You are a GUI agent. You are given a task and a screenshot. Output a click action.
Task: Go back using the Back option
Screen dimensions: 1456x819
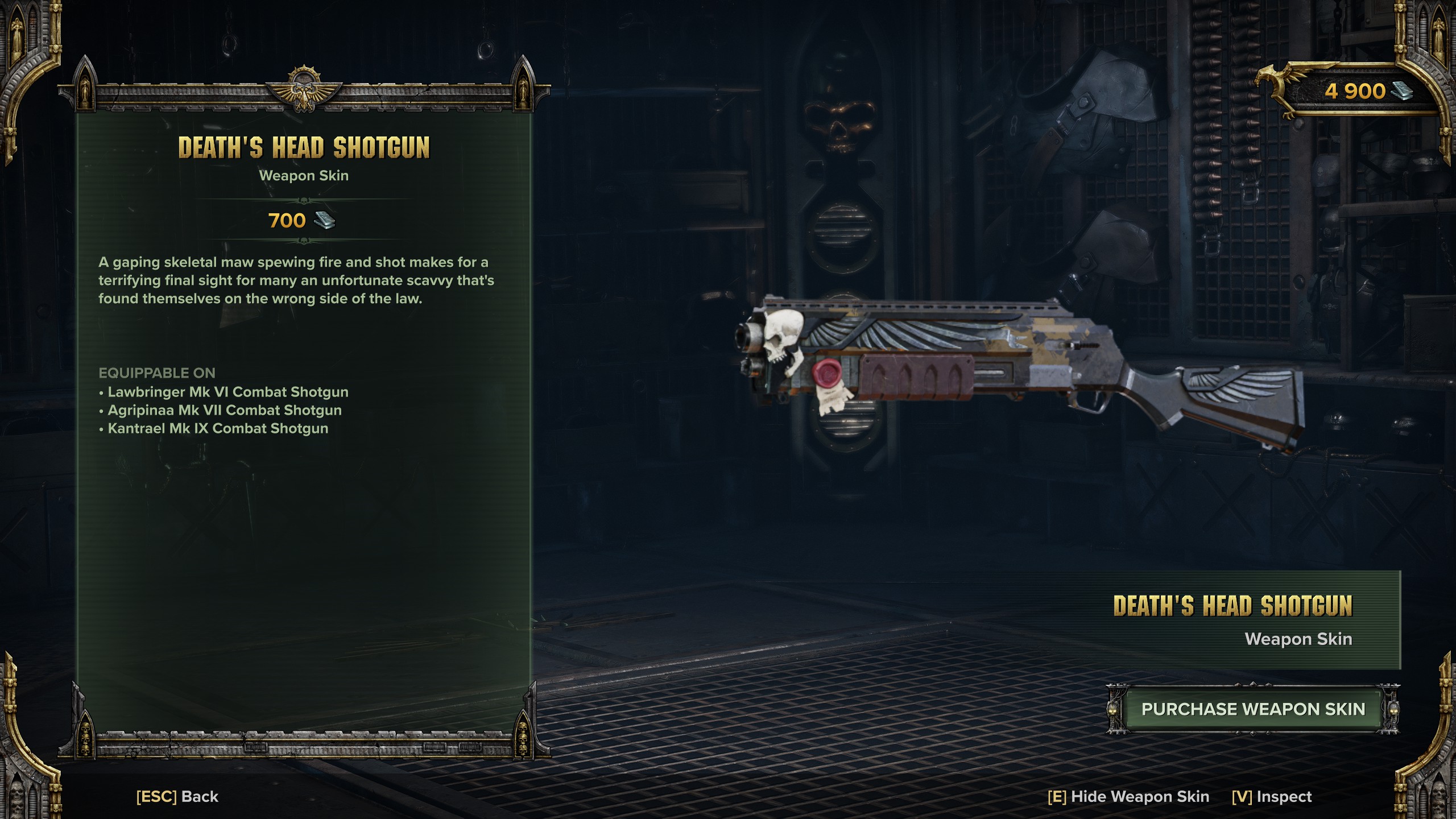coord(177,796)
